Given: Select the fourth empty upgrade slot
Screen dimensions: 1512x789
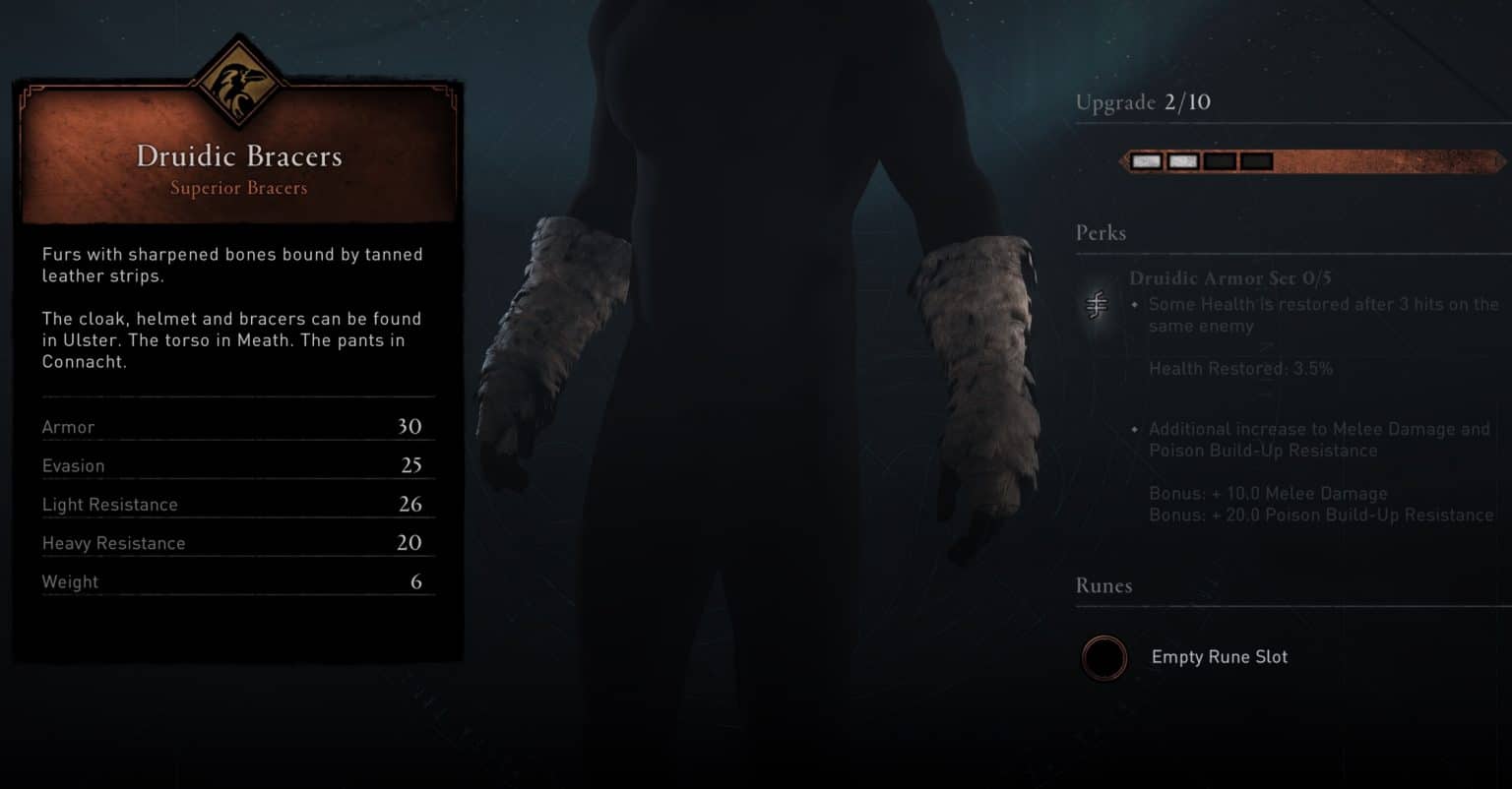Looking at the screenshot, I should click(1257, 159).
